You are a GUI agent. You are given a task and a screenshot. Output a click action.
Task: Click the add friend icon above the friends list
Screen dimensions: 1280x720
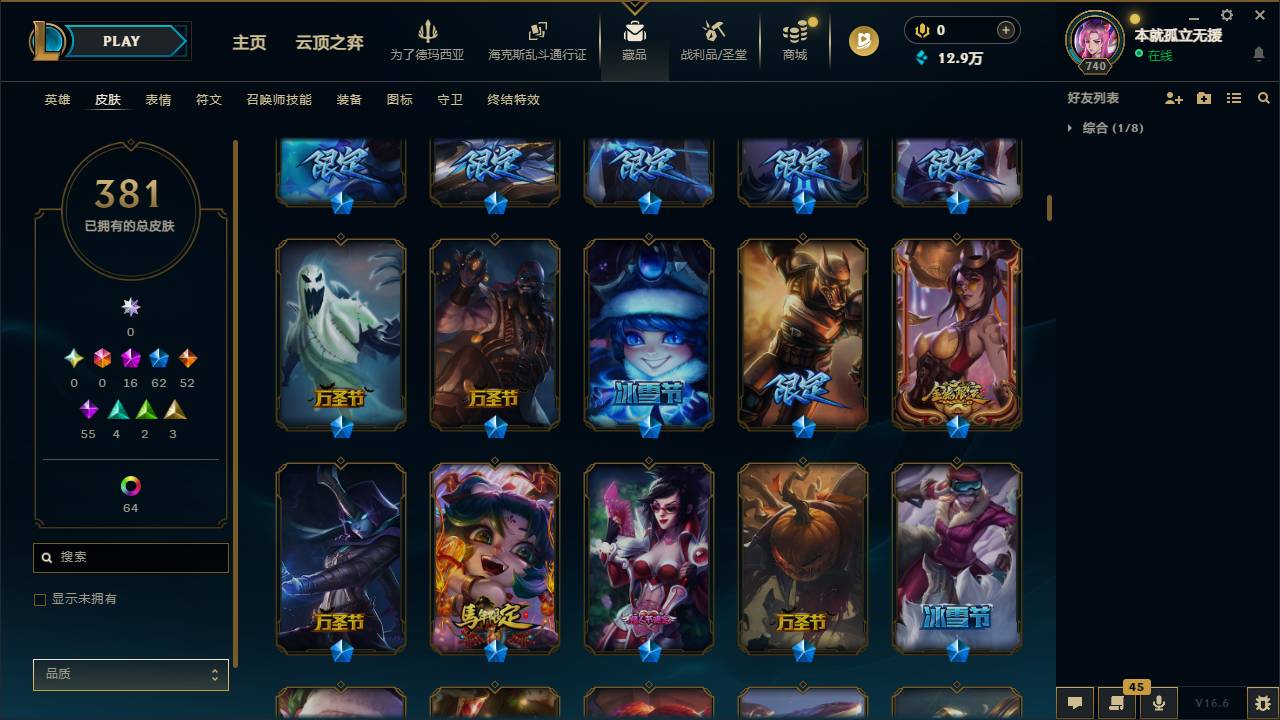coord(1172,98)
